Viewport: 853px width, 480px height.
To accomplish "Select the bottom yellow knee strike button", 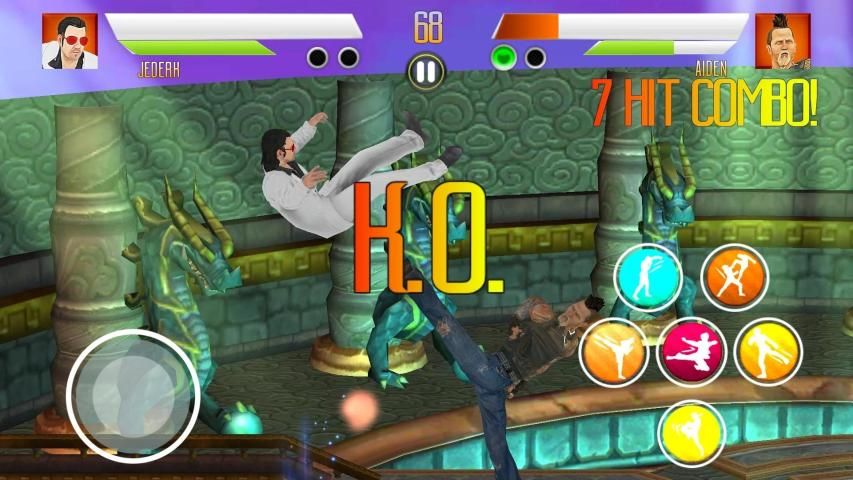I will pyautogui.click(x=691, y=432).
